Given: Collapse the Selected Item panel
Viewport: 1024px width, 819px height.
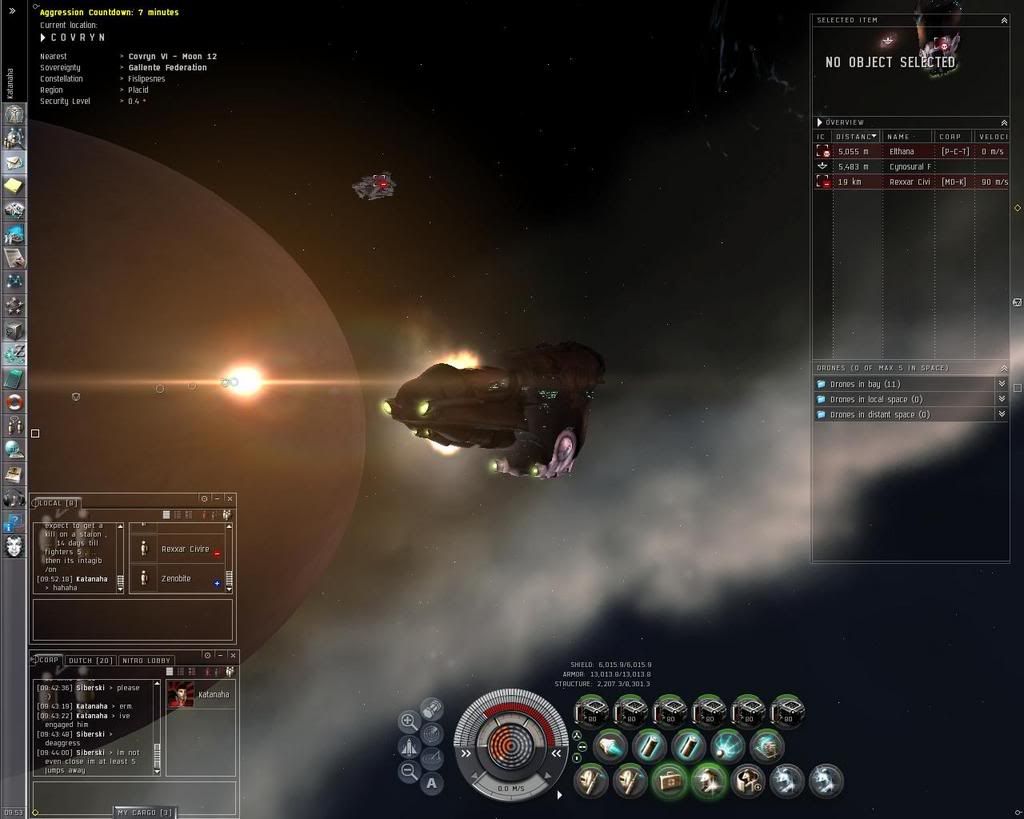Looking at the screenshot, I should pyautogui.click(x=1004, y=20).
